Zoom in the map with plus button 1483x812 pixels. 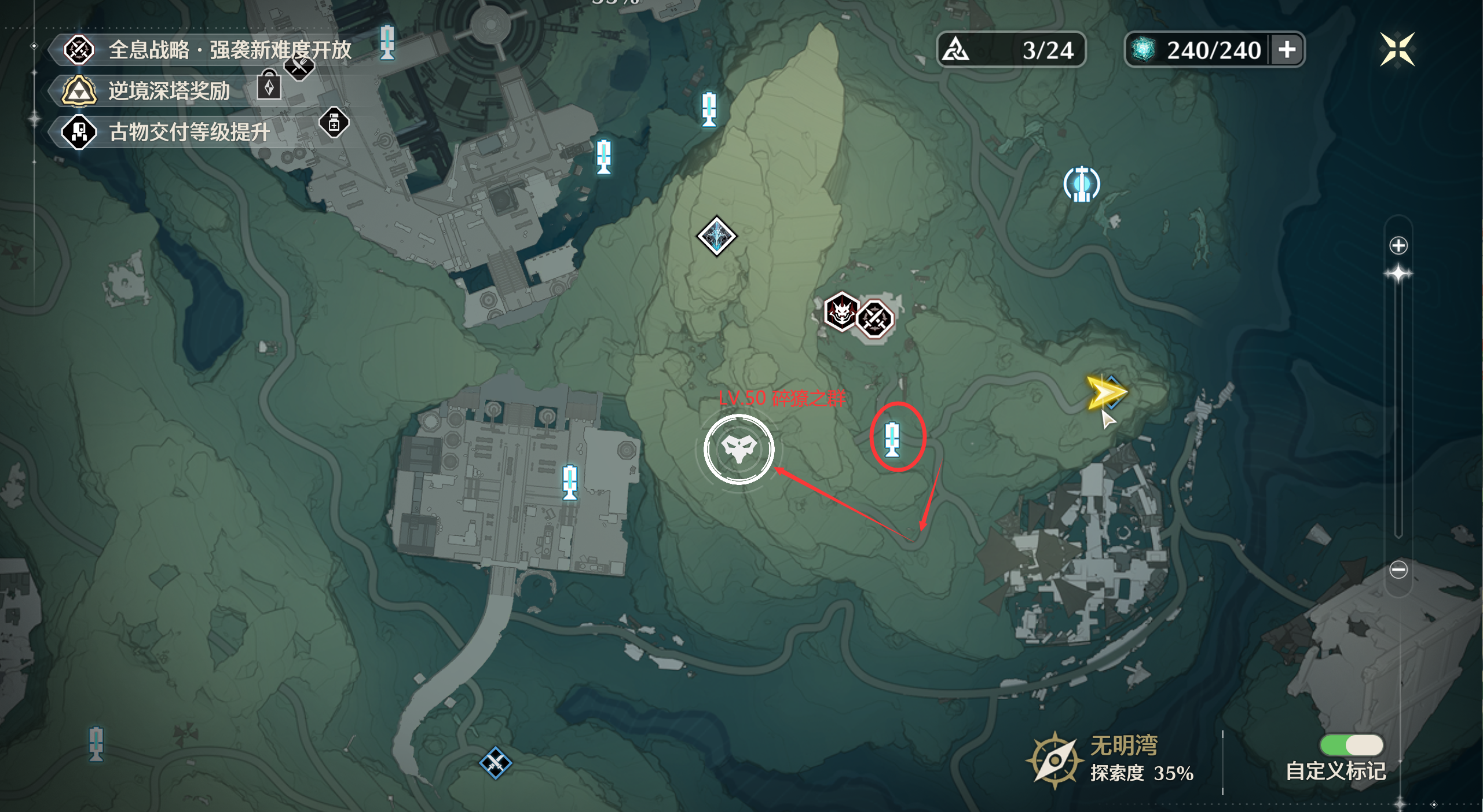[1398, 245]
